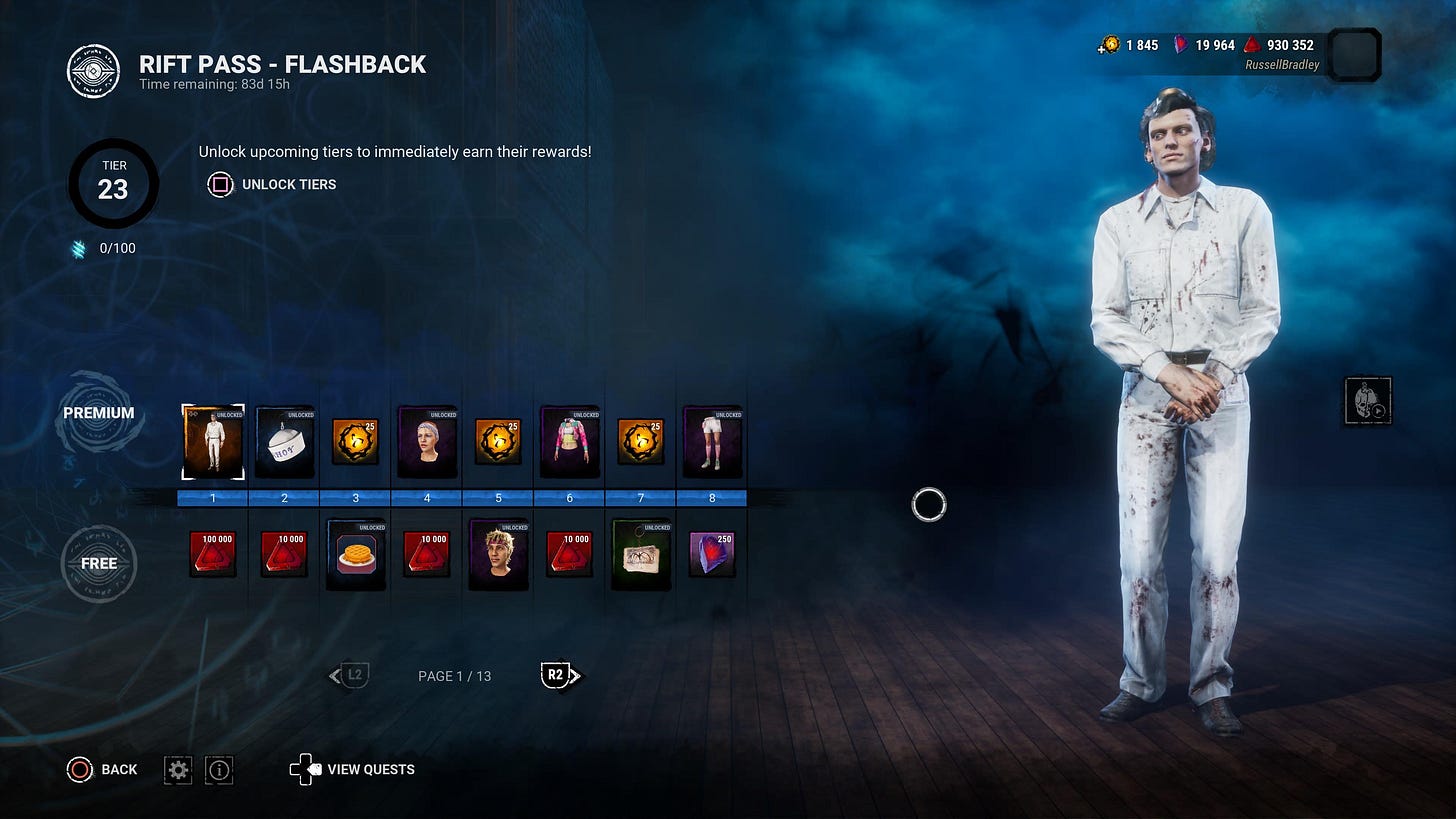Click the Auric Cells currency icon

point(1110,45)
